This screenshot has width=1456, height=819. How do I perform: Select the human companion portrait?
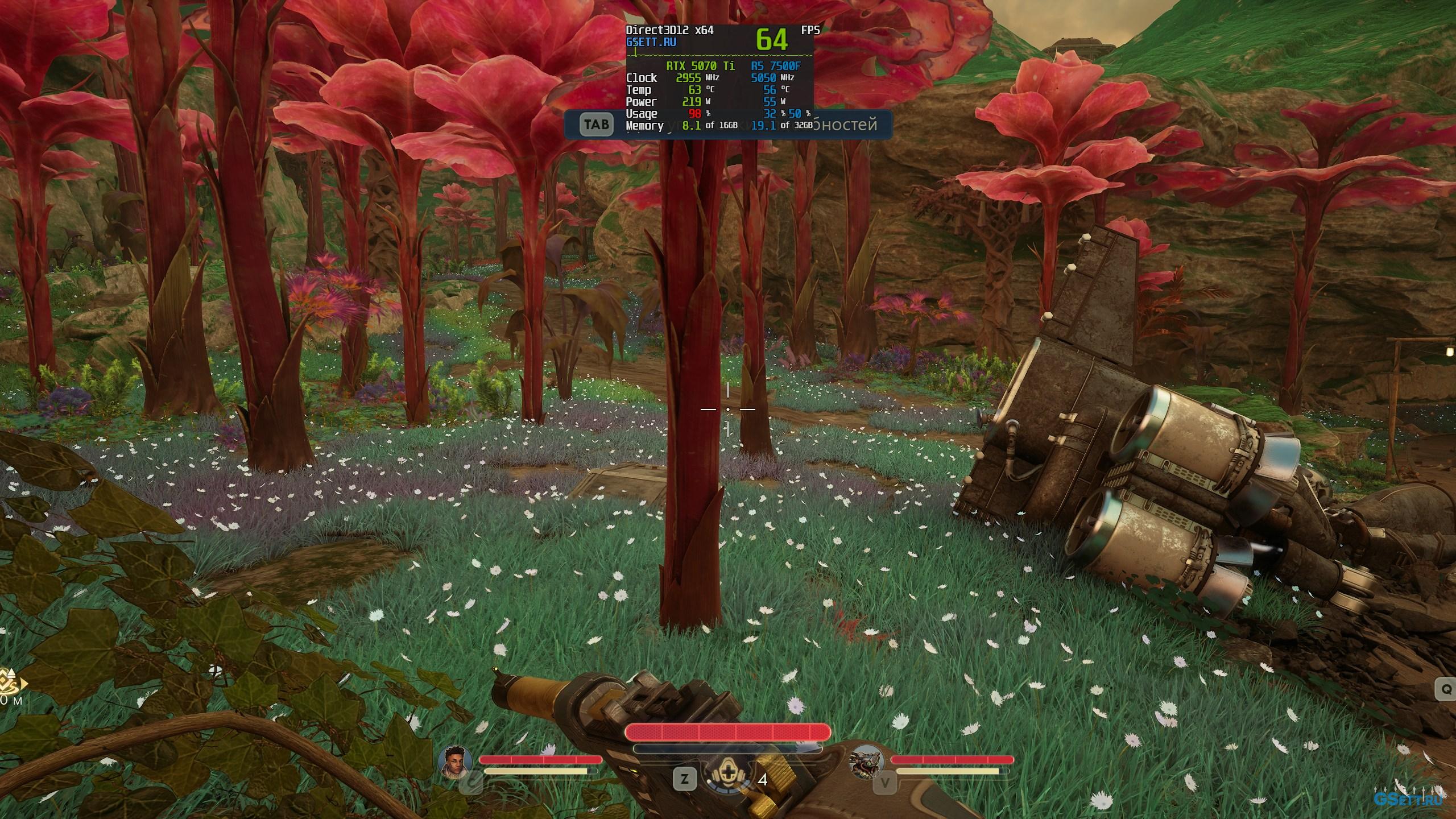(x=456, y=762)
